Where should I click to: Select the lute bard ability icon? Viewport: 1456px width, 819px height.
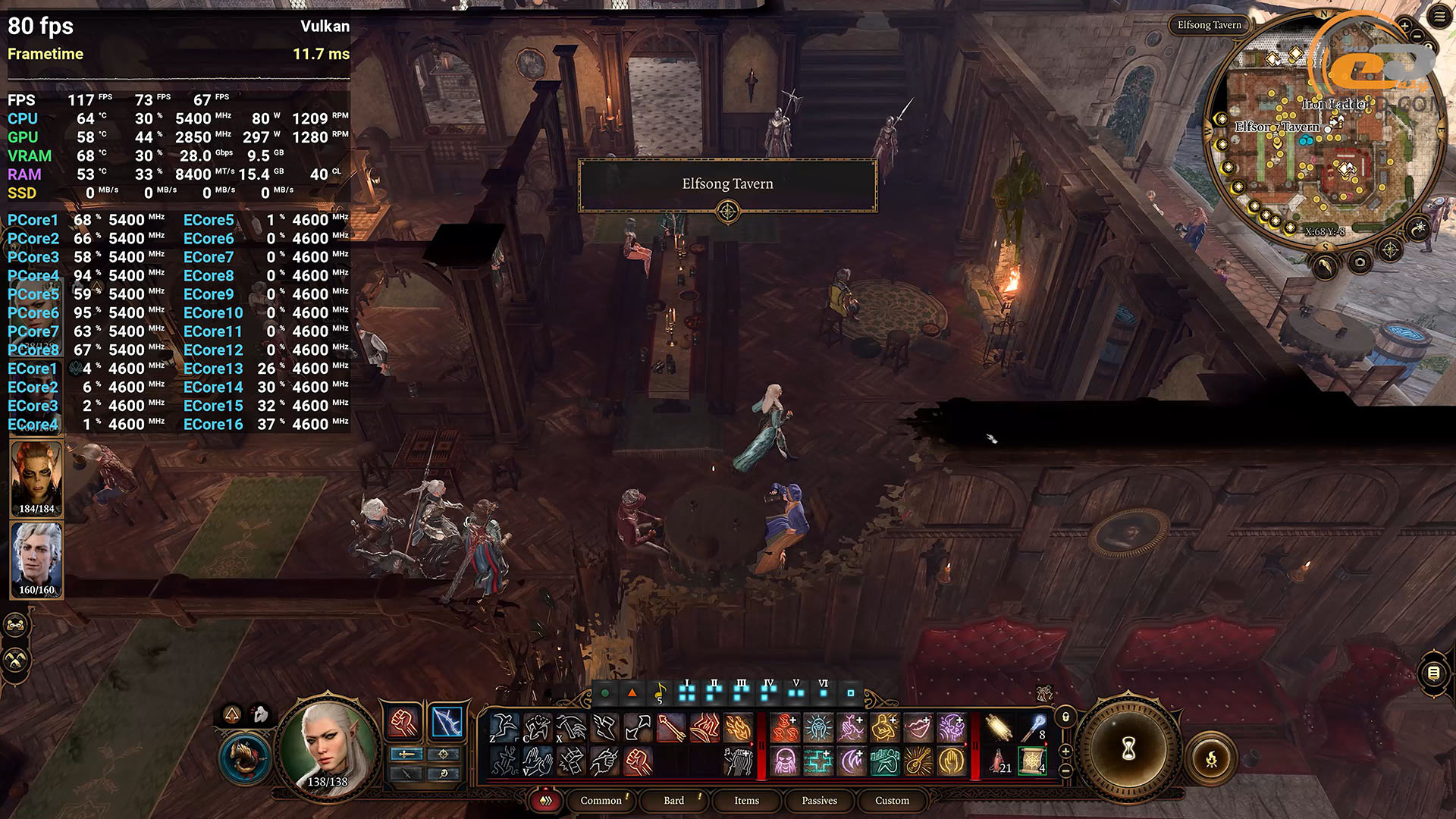(x=918, y=760)
